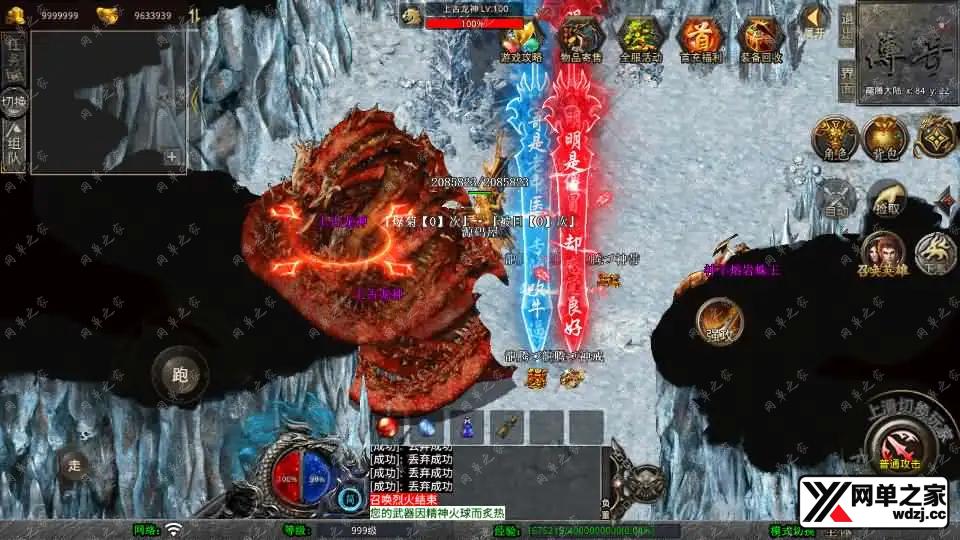The image size is (960, 540).
Task: Expand the minimap with plus button
Action: [172, 156]
